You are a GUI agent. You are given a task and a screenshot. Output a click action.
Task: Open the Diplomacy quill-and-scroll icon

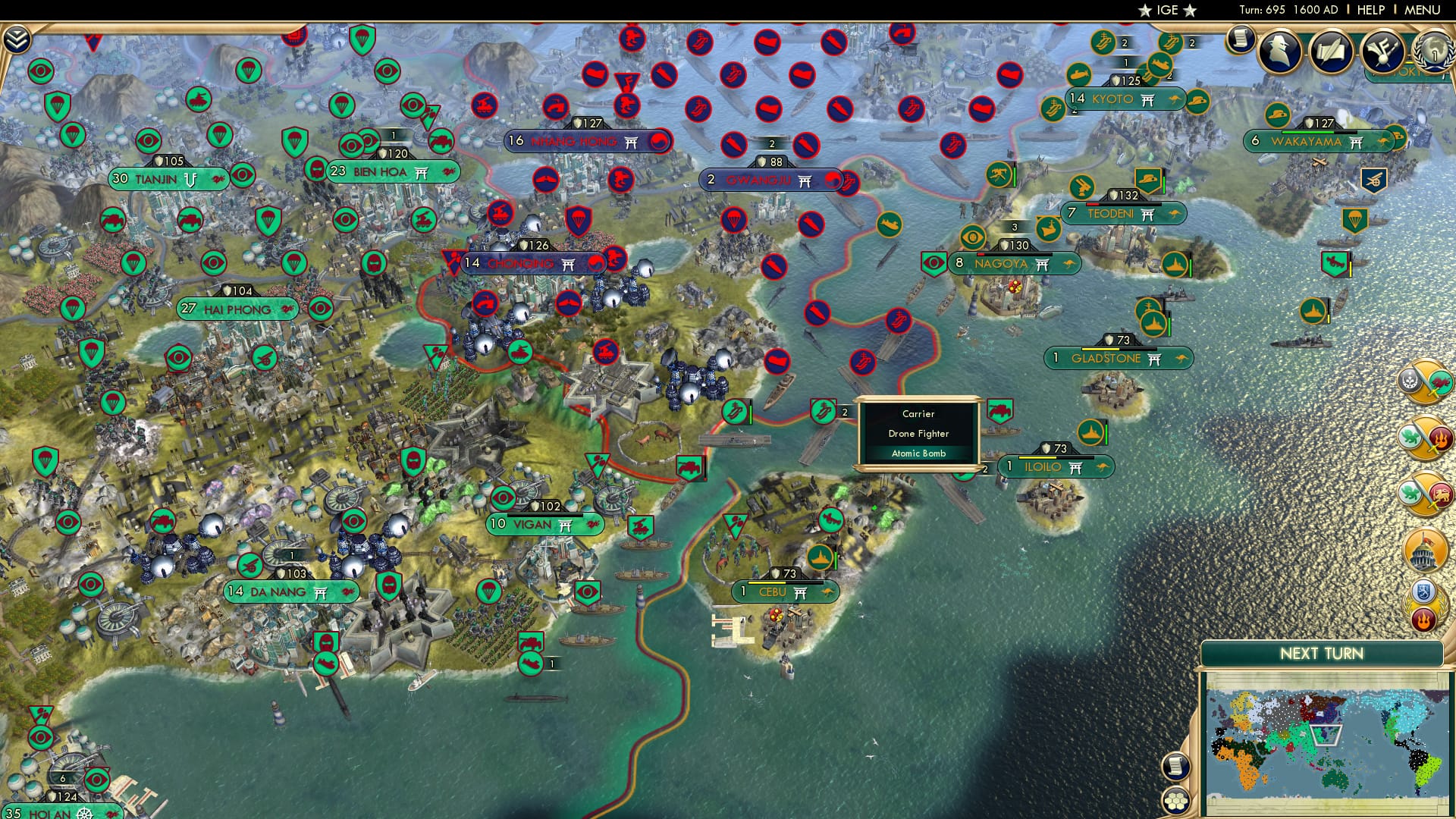point(1331,52)
